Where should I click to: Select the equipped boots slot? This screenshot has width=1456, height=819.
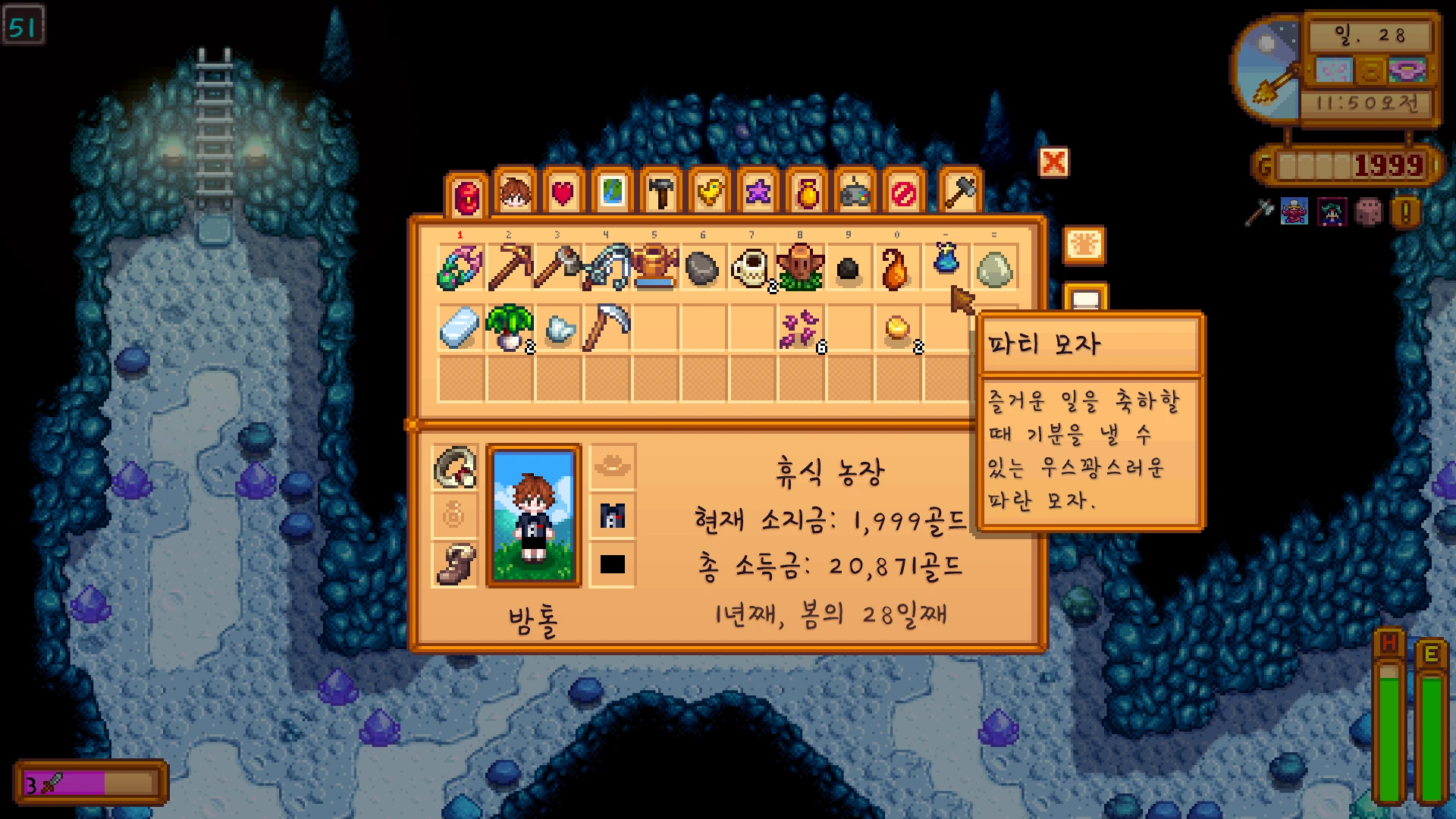455,564
